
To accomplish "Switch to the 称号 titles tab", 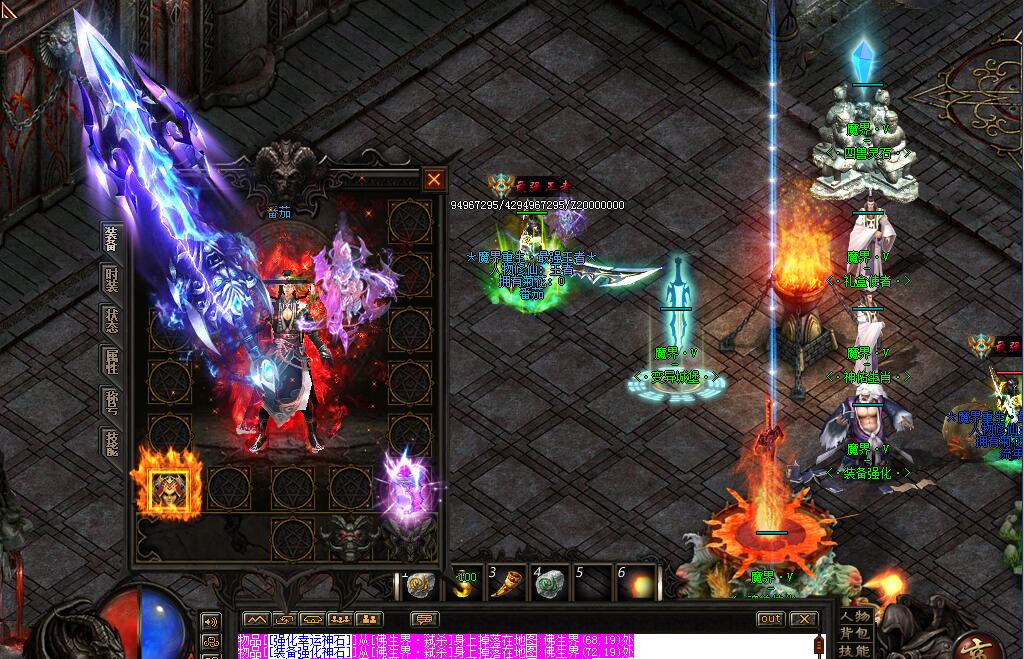I will pos(112,402).
